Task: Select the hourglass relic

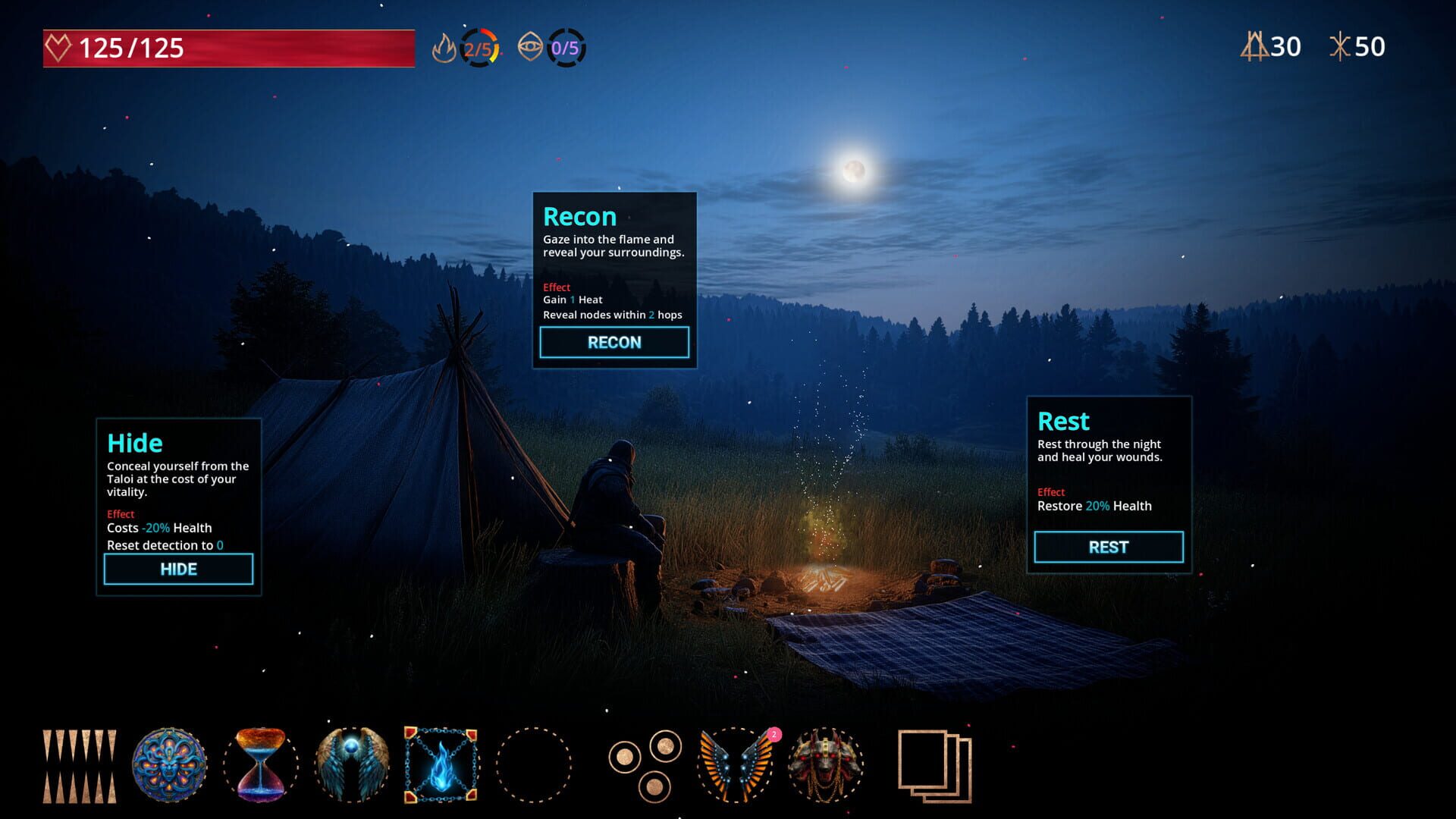Action: pyautogui.click(x=260, y=765)
